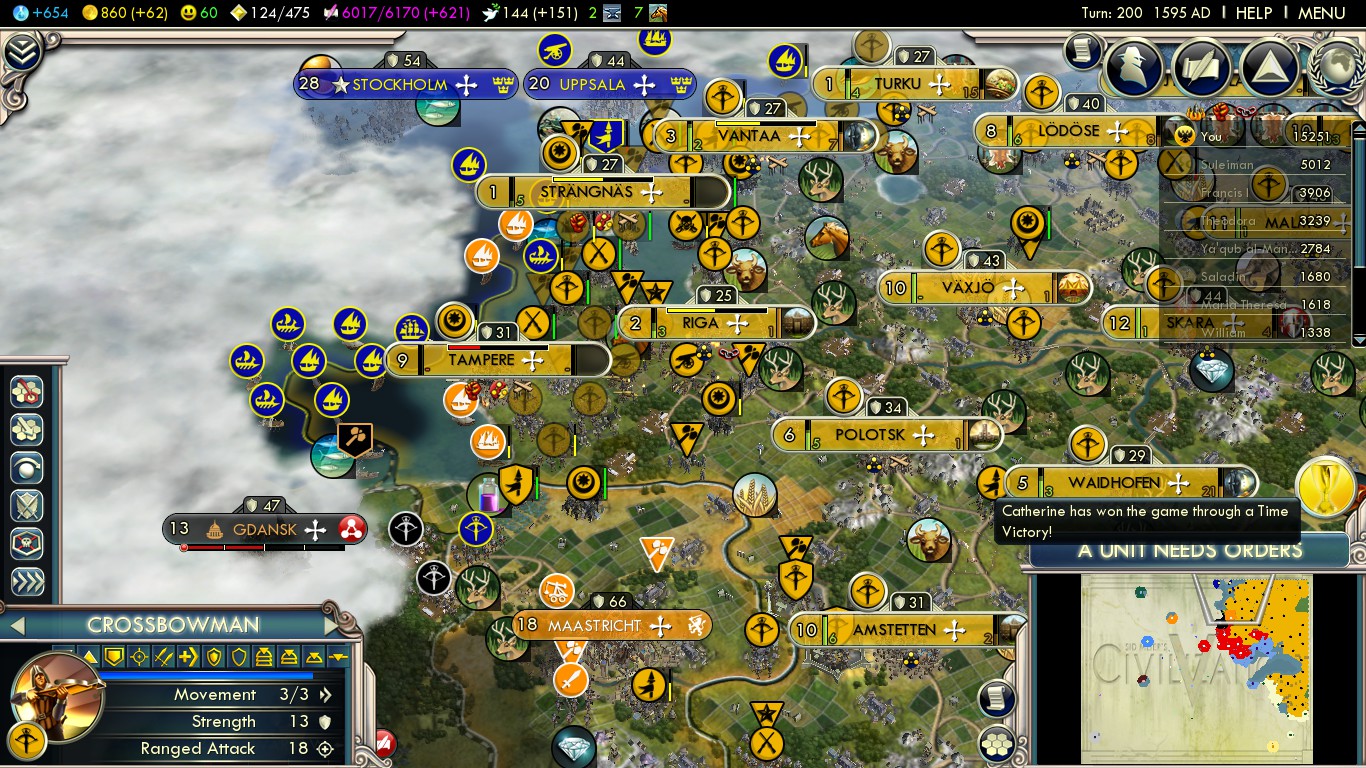The image size is (1366, 768).
Task: Open the World Congress globe button
Action: (1334, 67)
